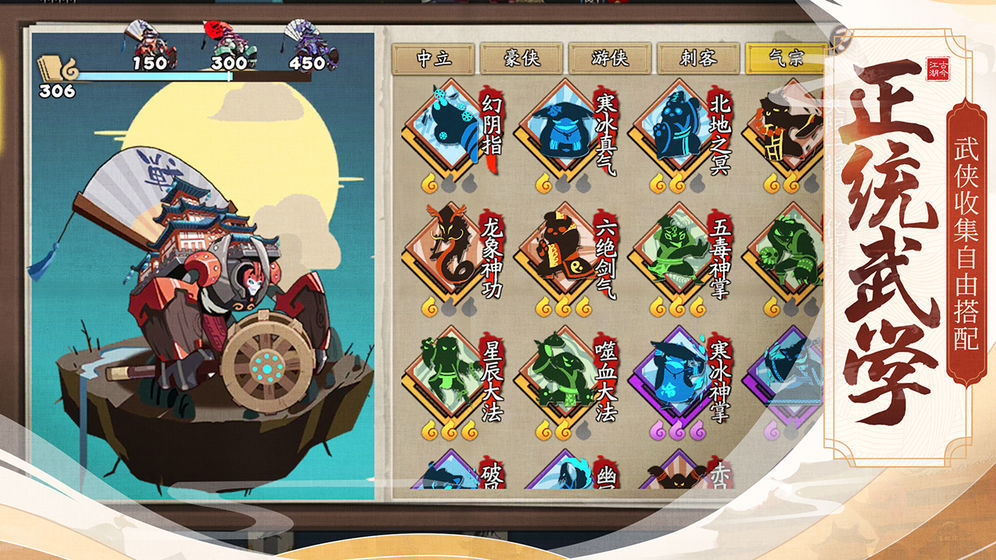Image resolution: width=996 pixels, height=560 pixels.
Task: Select the 星辰大法 skill card
Action: click(x=446, y=375)
